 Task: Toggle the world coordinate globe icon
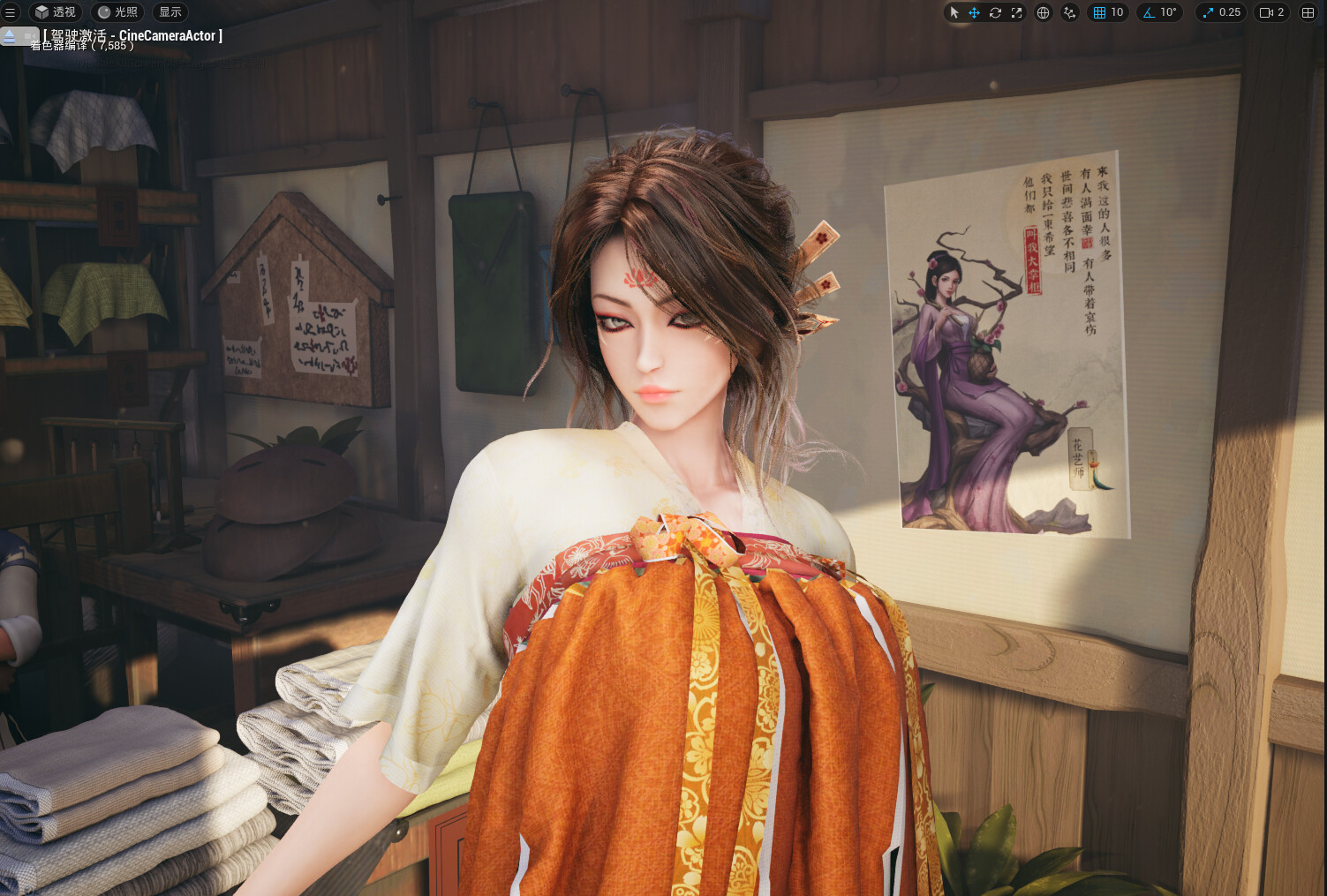(1043, 12)
